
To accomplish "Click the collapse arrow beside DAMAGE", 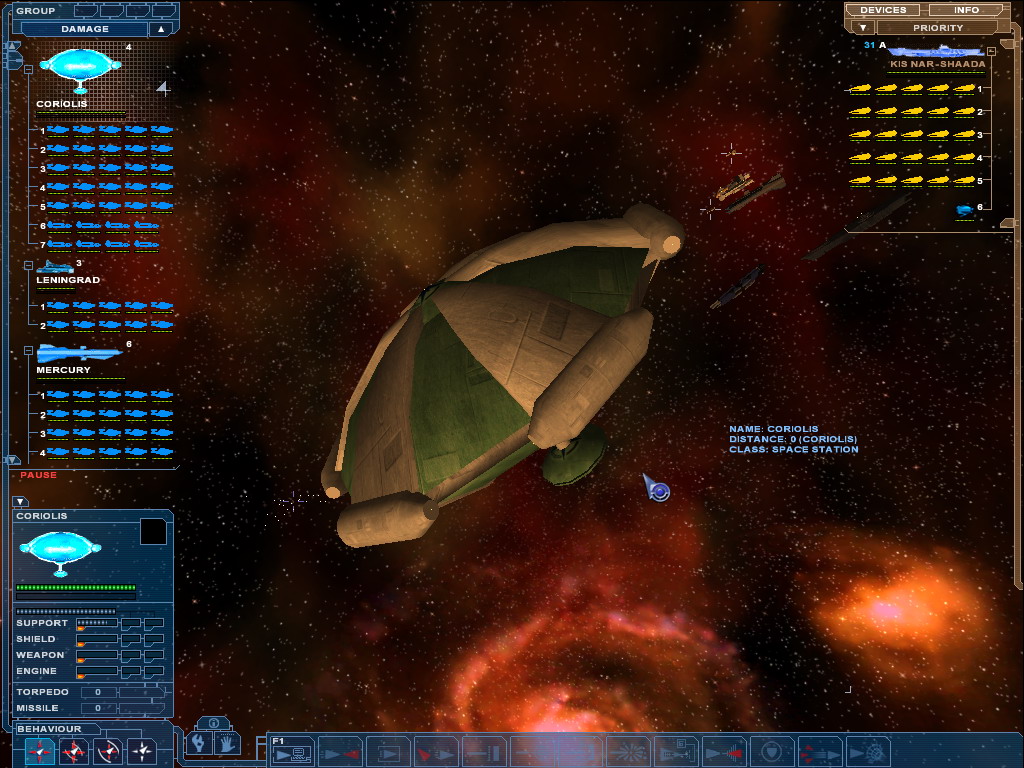I will click(160, 29).
